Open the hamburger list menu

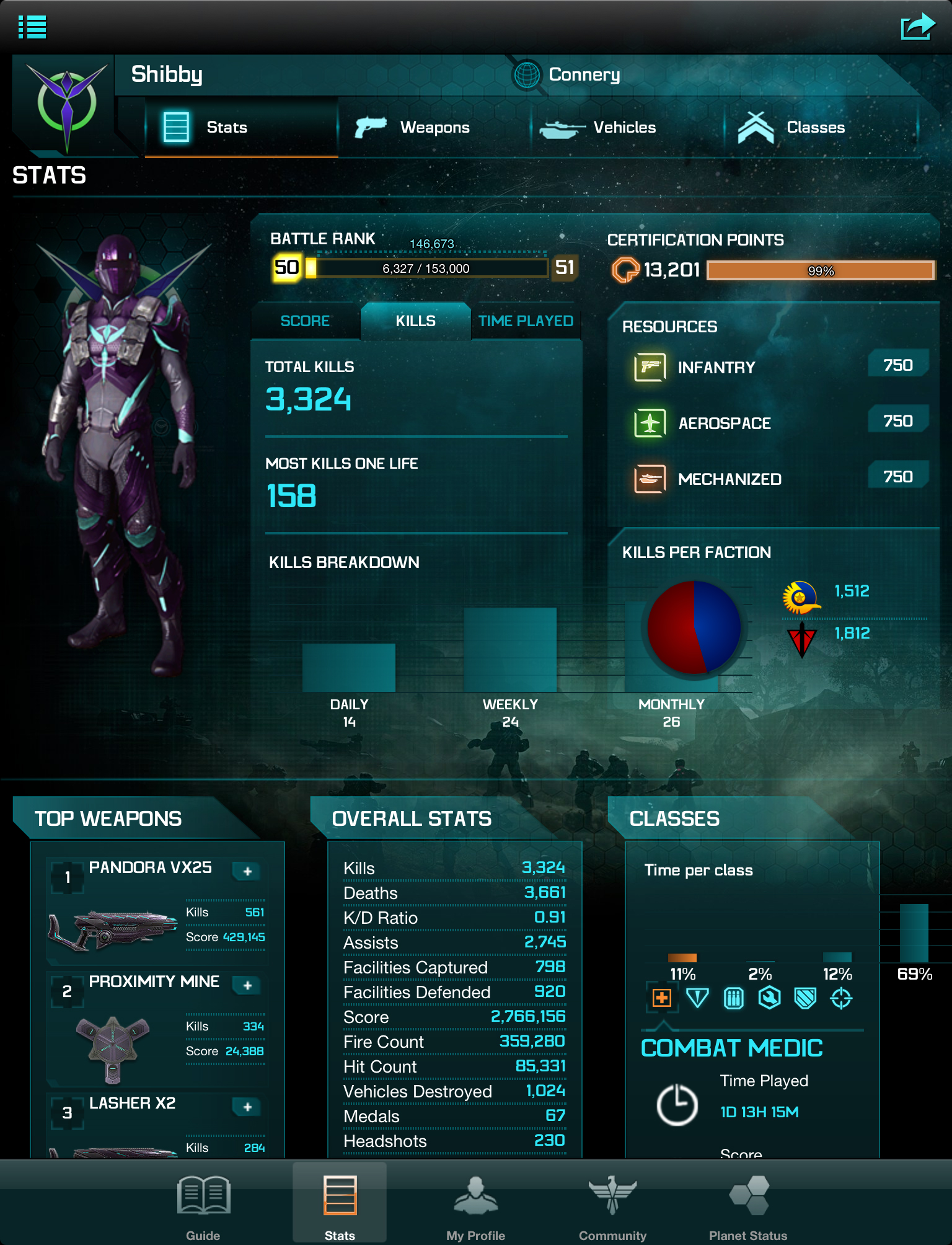pos(32,27)
